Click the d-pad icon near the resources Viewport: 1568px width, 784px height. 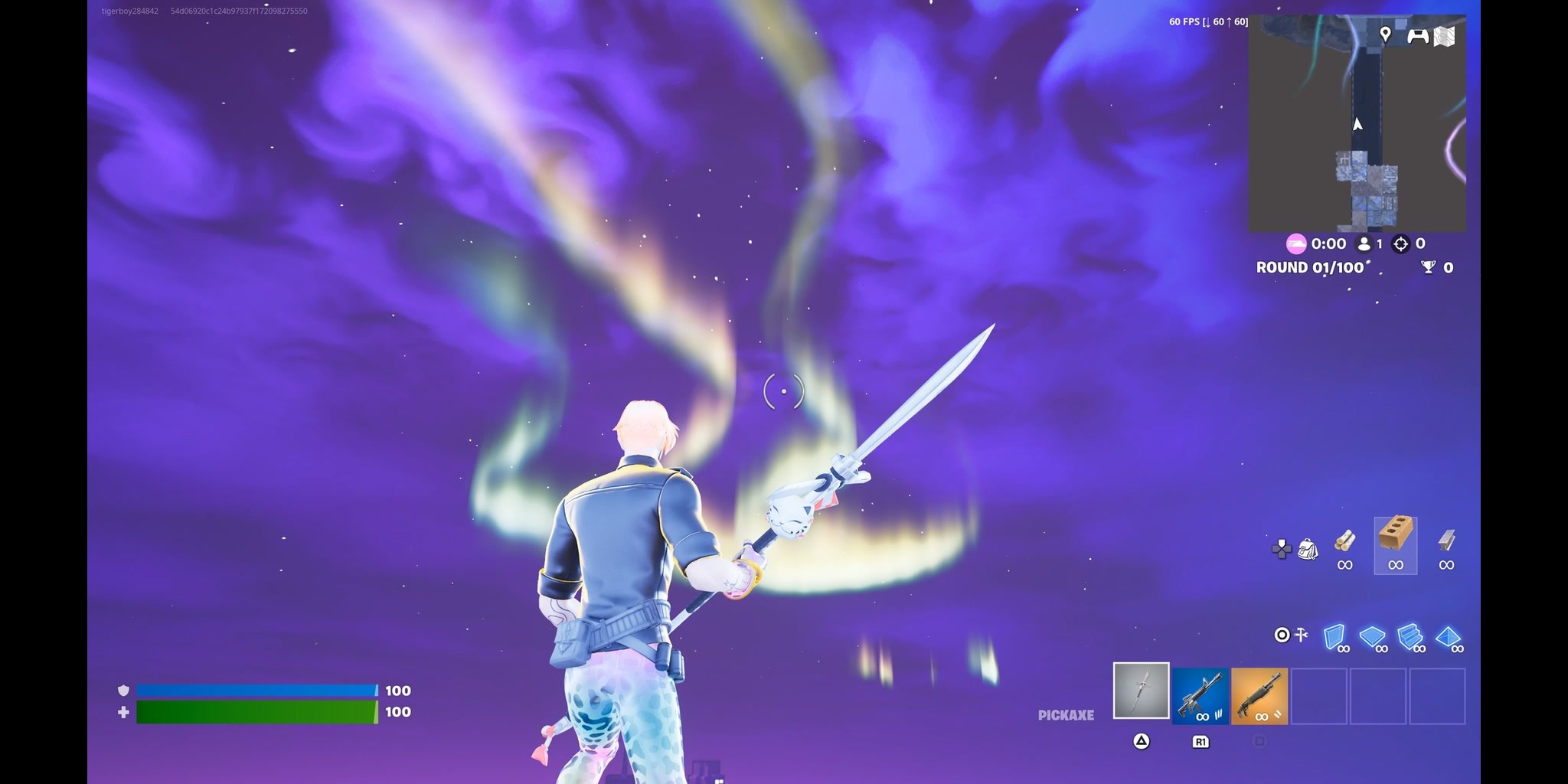click(1282, 549)
